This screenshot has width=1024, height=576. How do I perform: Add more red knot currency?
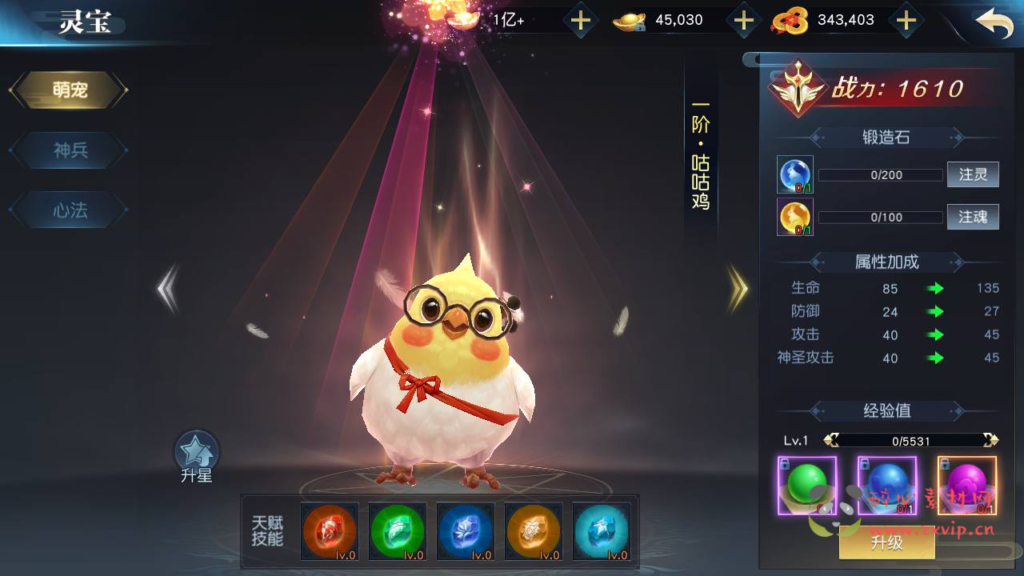pyautogui.click(x=905, y=20)
